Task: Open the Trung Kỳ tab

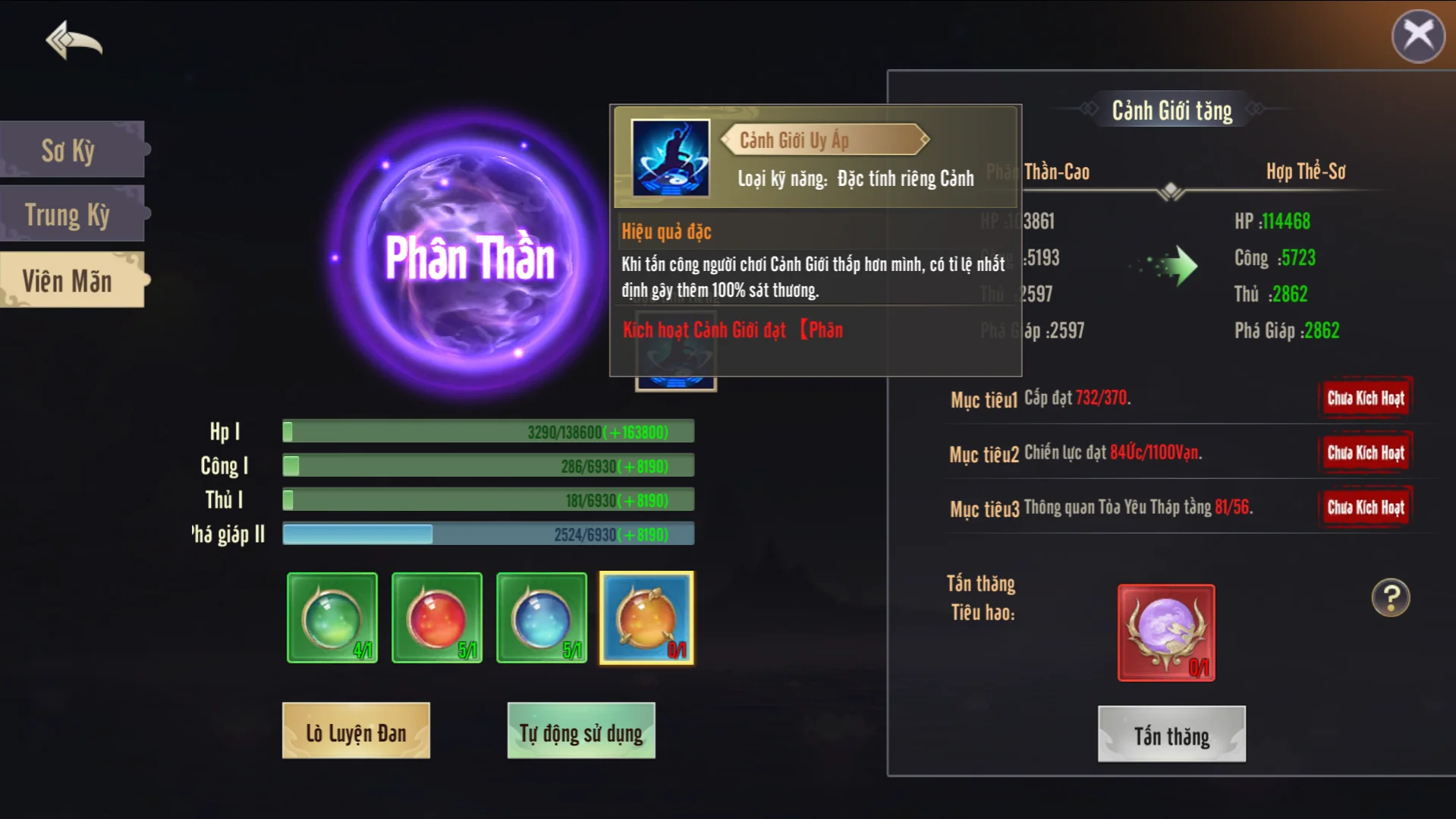Action: click(70, 215)
